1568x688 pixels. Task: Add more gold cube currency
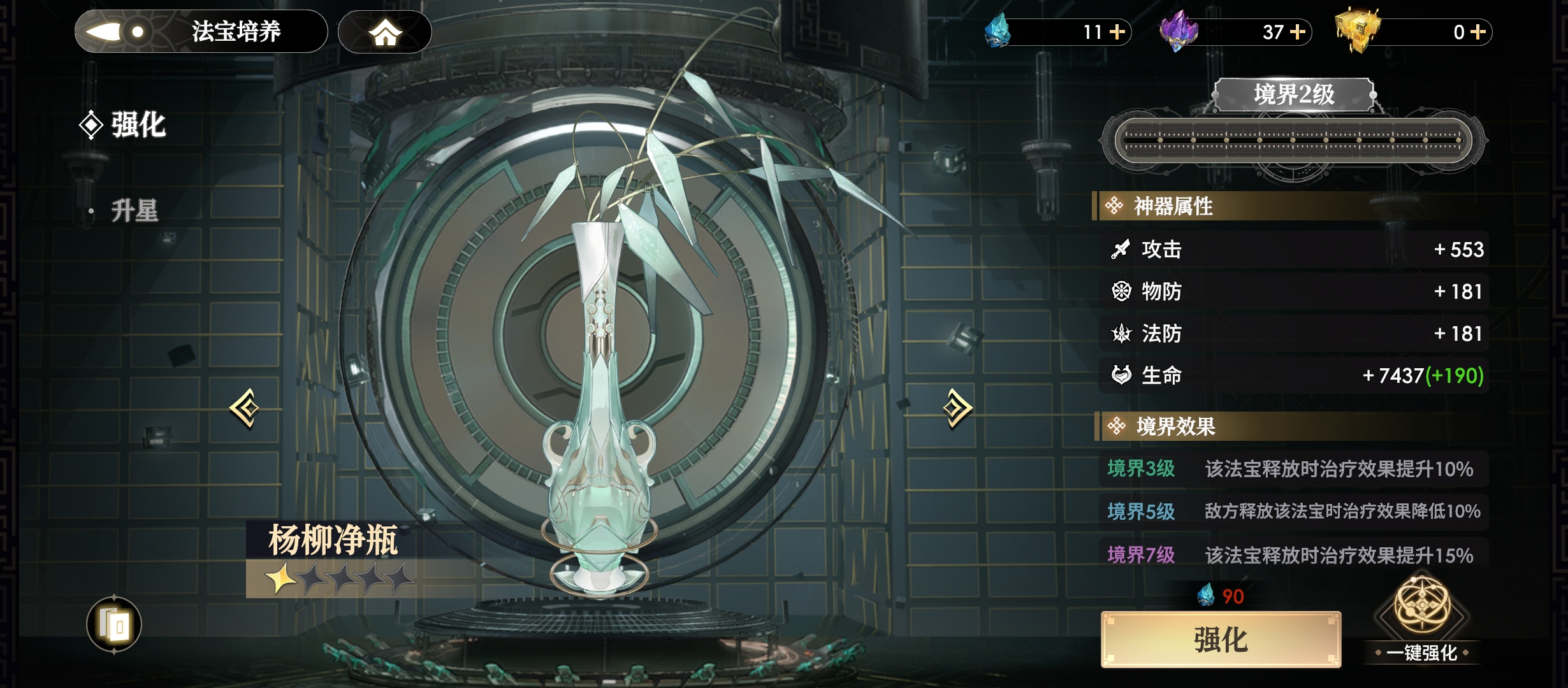[1478, 32]
